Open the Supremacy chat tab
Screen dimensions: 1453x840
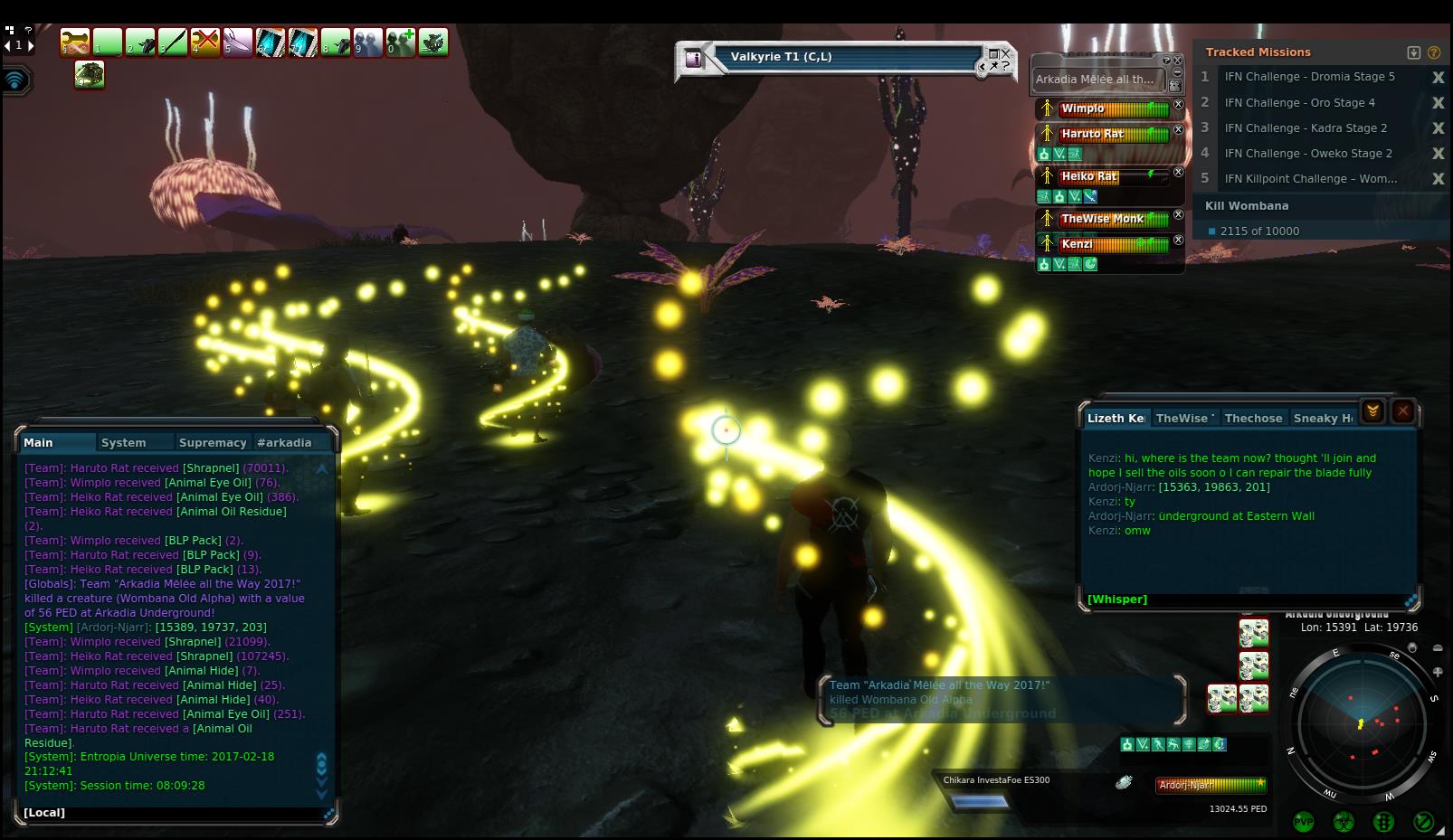click(x=213, y=443)
